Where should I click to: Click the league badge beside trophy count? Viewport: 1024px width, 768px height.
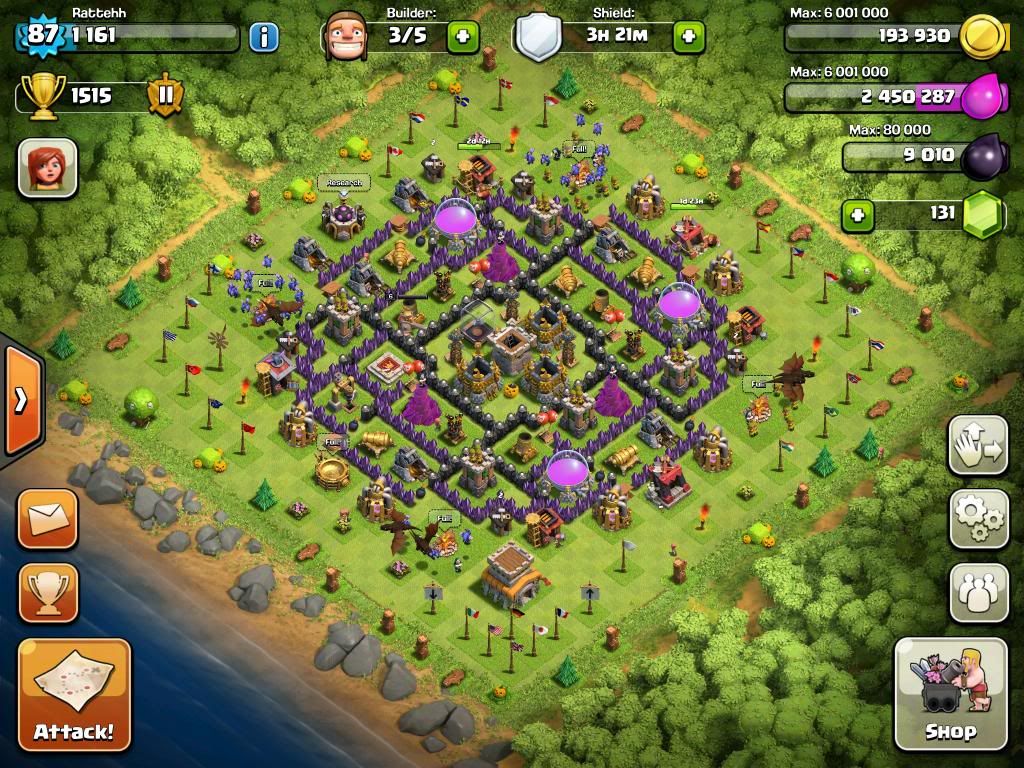tap(165, 96)
